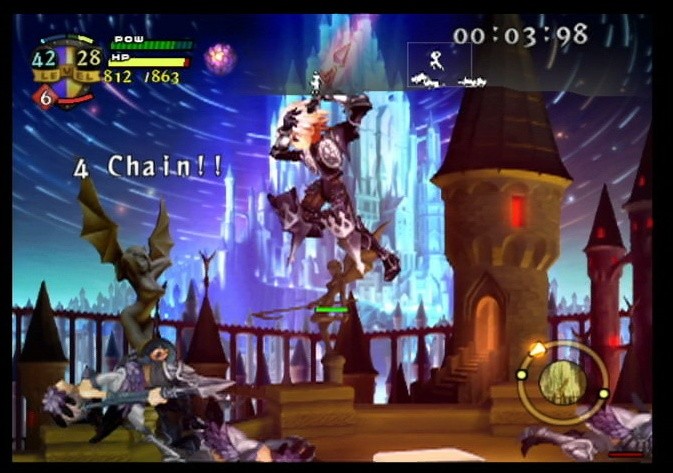673x473 pixels.
Task: Click the level shield emblem
Action: [67, 70]
